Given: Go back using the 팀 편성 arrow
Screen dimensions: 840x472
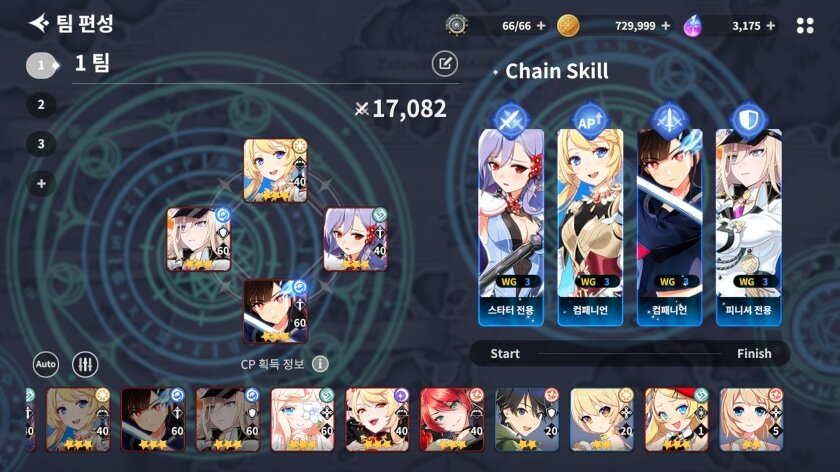Looking at the screenshot, I should [38, 23].
